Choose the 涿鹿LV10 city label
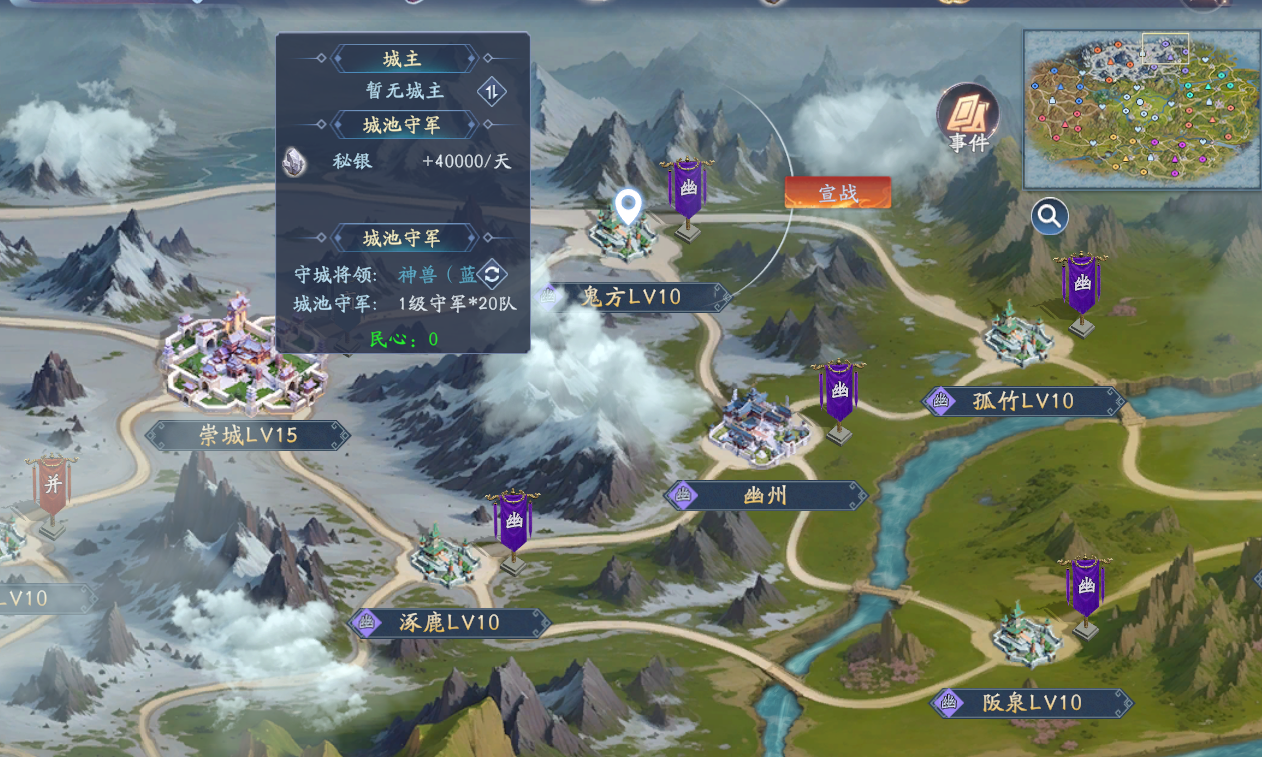 pyautogui.click(x=449, y=623)
